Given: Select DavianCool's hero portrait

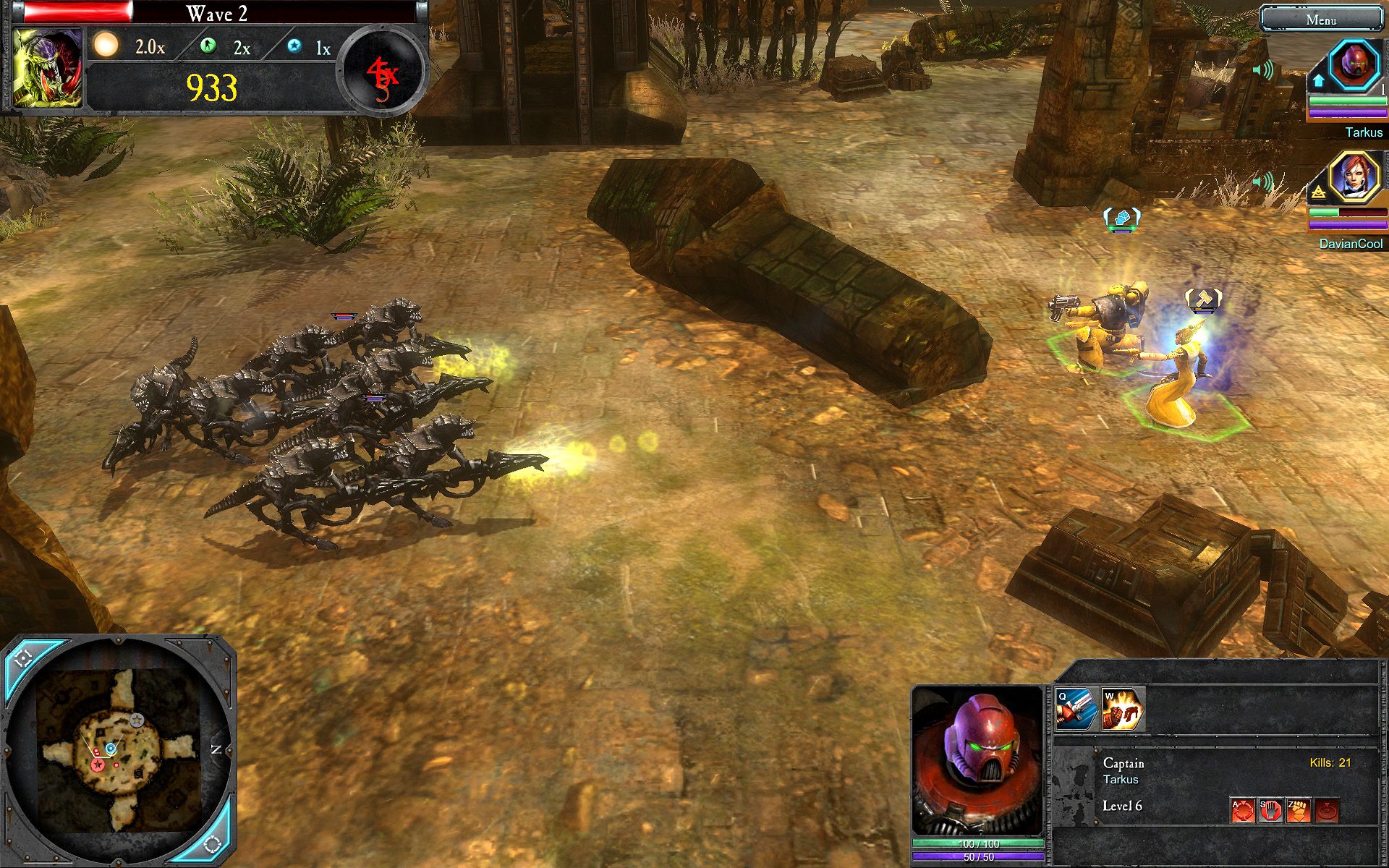Looking at the screenshot, I should (x=1354, y=176).
